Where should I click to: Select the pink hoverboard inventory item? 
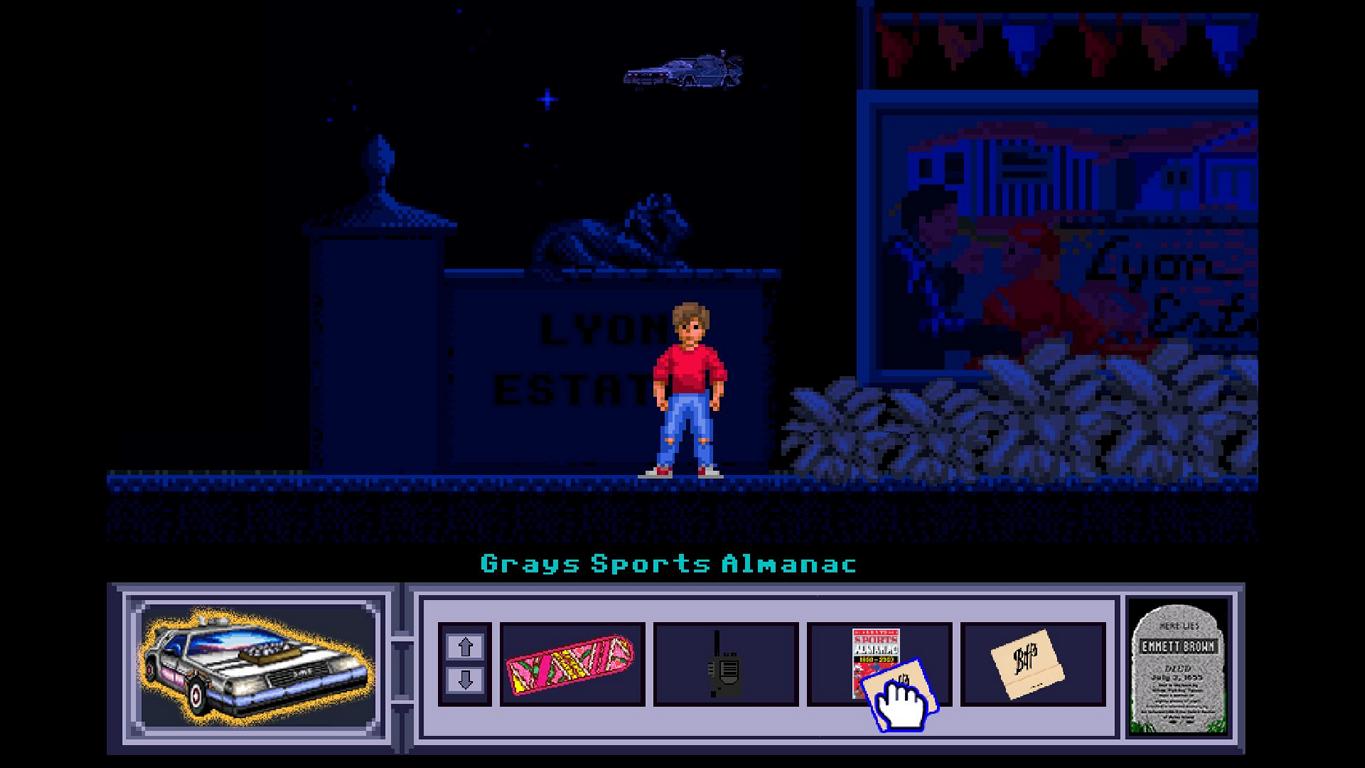pos(571,664)
